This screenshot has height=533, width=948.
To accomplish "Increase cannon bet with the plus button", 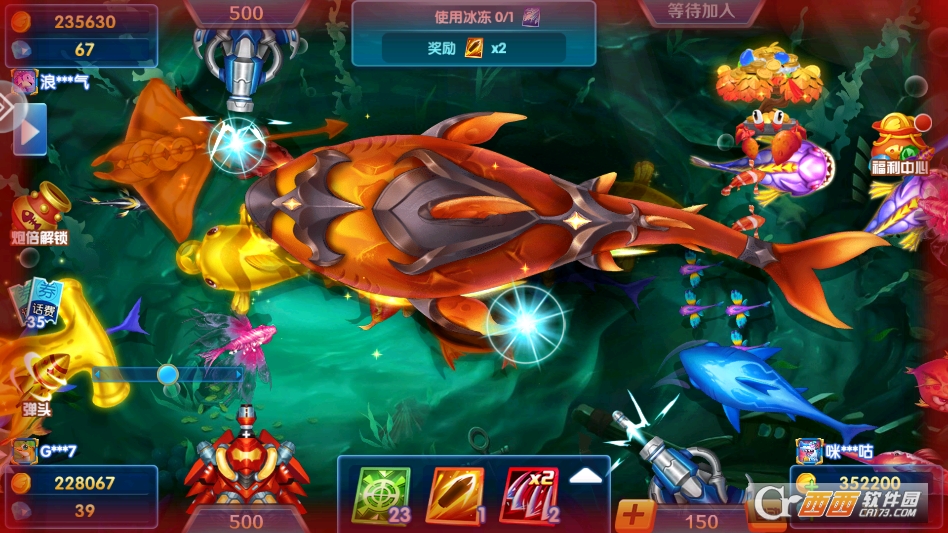I will coord(635,517).
